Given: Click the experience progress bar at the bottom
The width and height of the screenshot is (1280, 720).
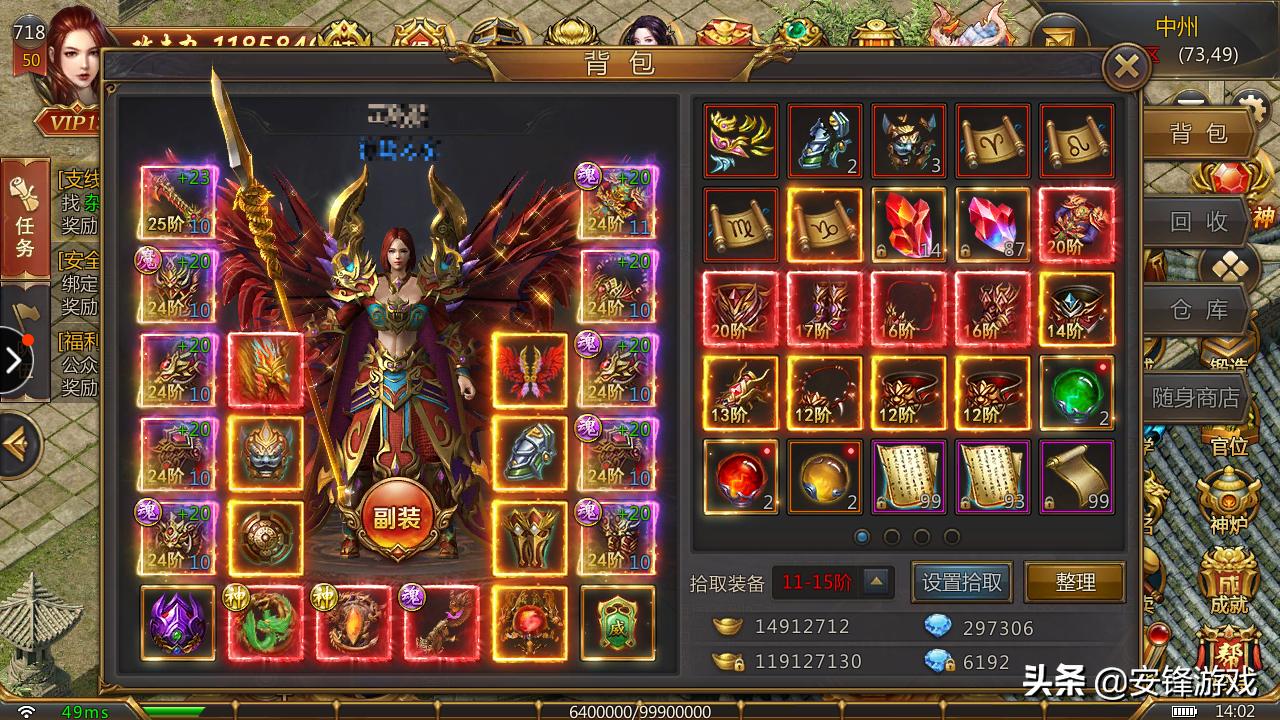Looking at the screenshot, I should coord(640,712).
